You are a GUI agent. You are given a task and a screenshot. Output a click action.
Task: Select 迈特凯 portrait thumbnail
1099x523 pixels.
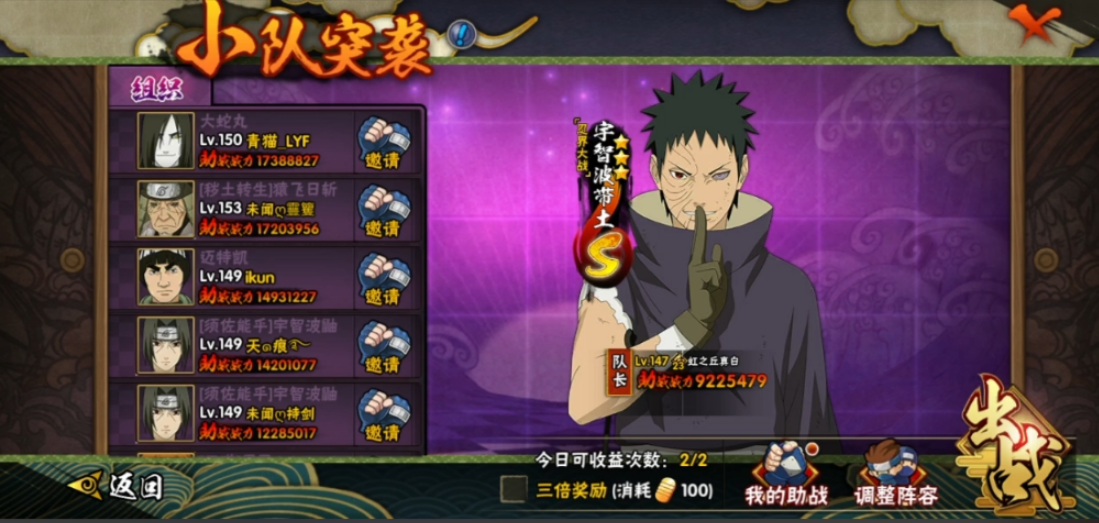pyautogui.click(x=166, y=277)
